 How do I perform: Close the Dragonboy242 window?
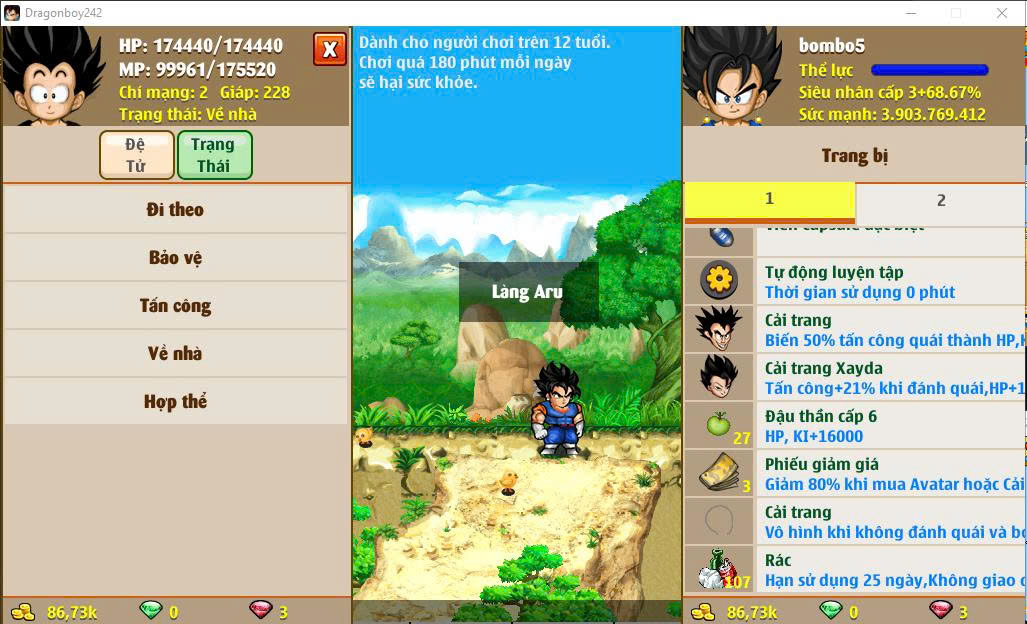[x=1001, y=13]
